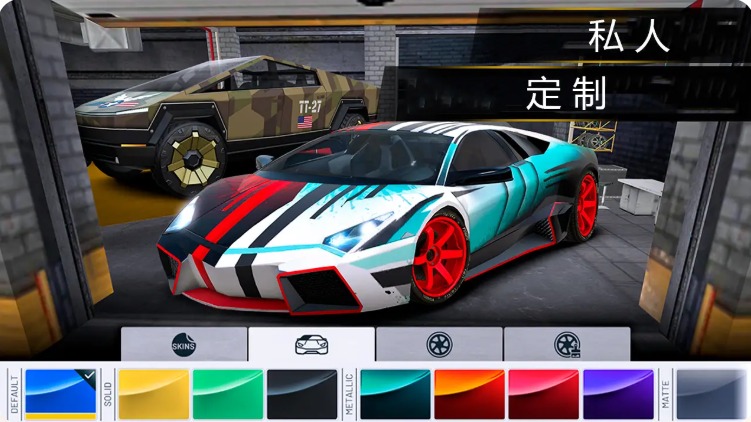Select the wheel with paint can tab
This screenshot has width=751, height=422.
pos(566,344)
